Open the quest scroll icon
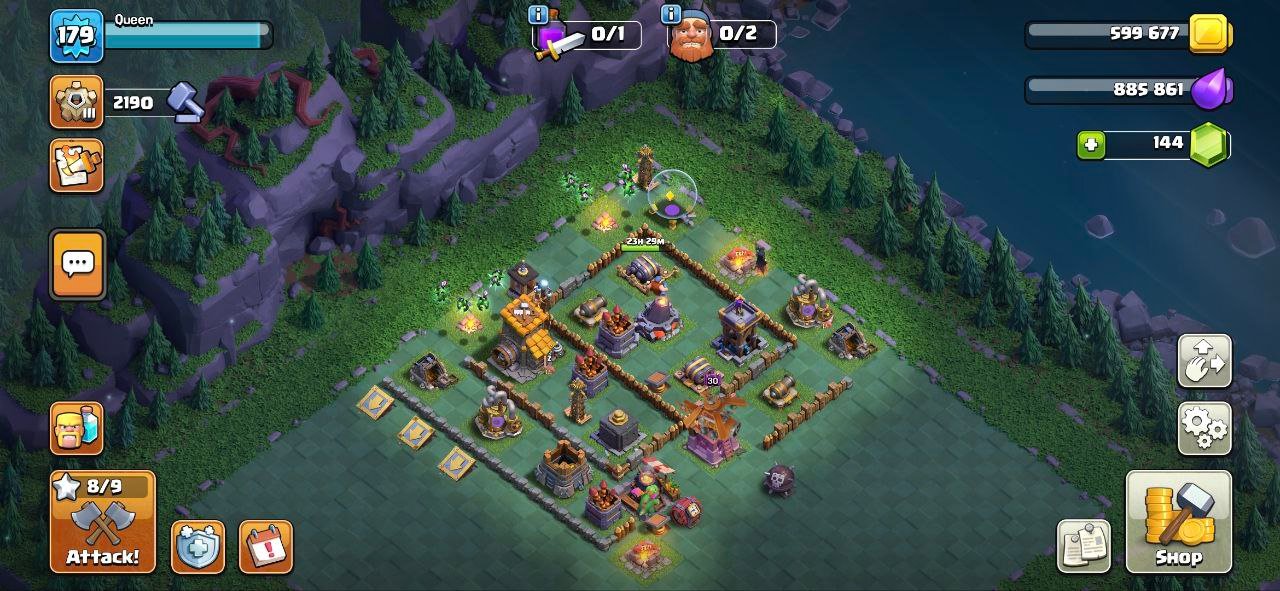 tap(76, 165)
